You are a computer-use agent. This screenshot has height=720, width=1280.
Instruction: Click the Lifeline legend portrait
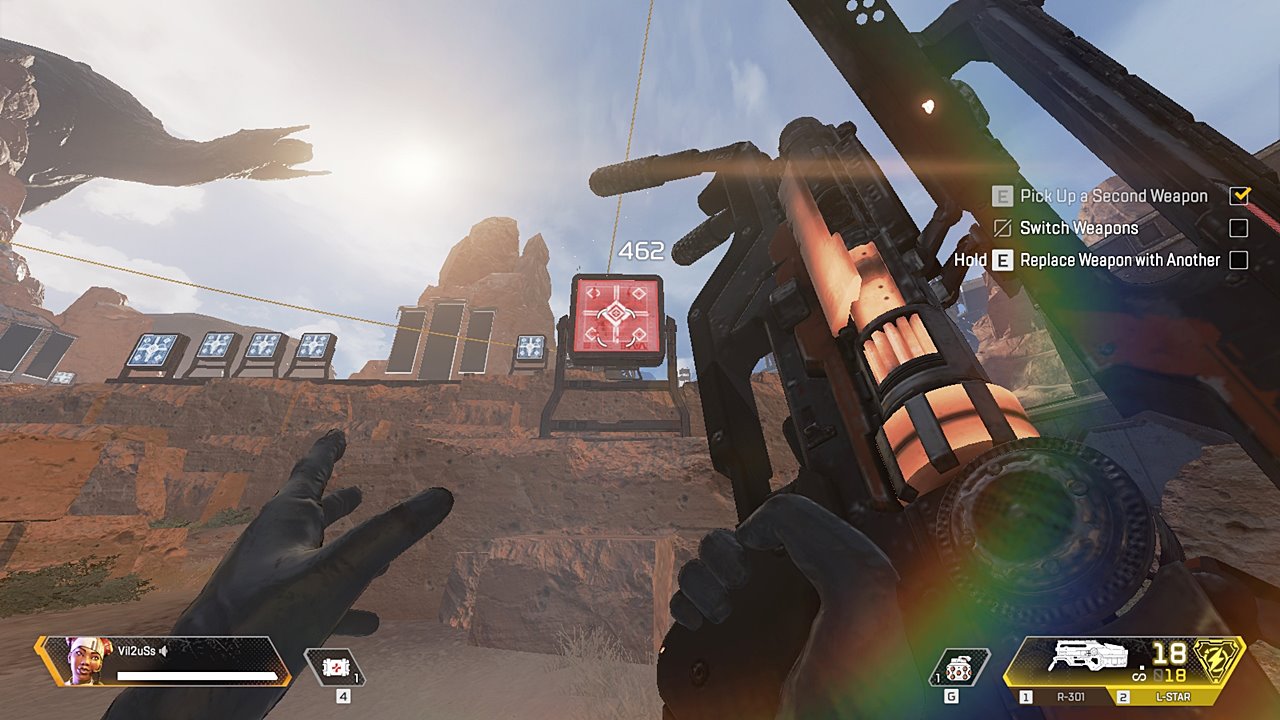click(x=86, y=660)
